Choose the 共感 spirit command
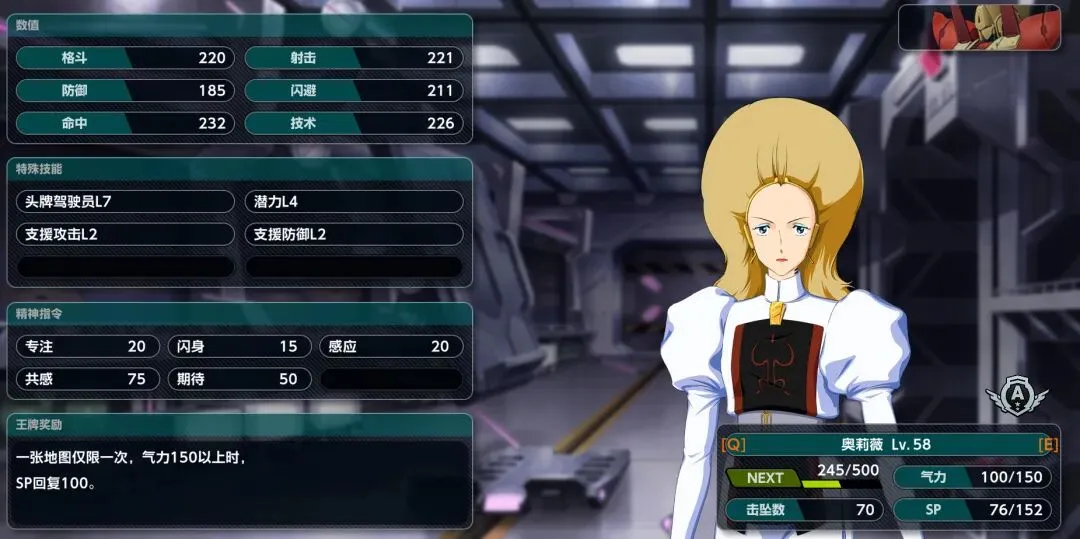This screenshot has height=539, width=1080. [x=88, y=379]
